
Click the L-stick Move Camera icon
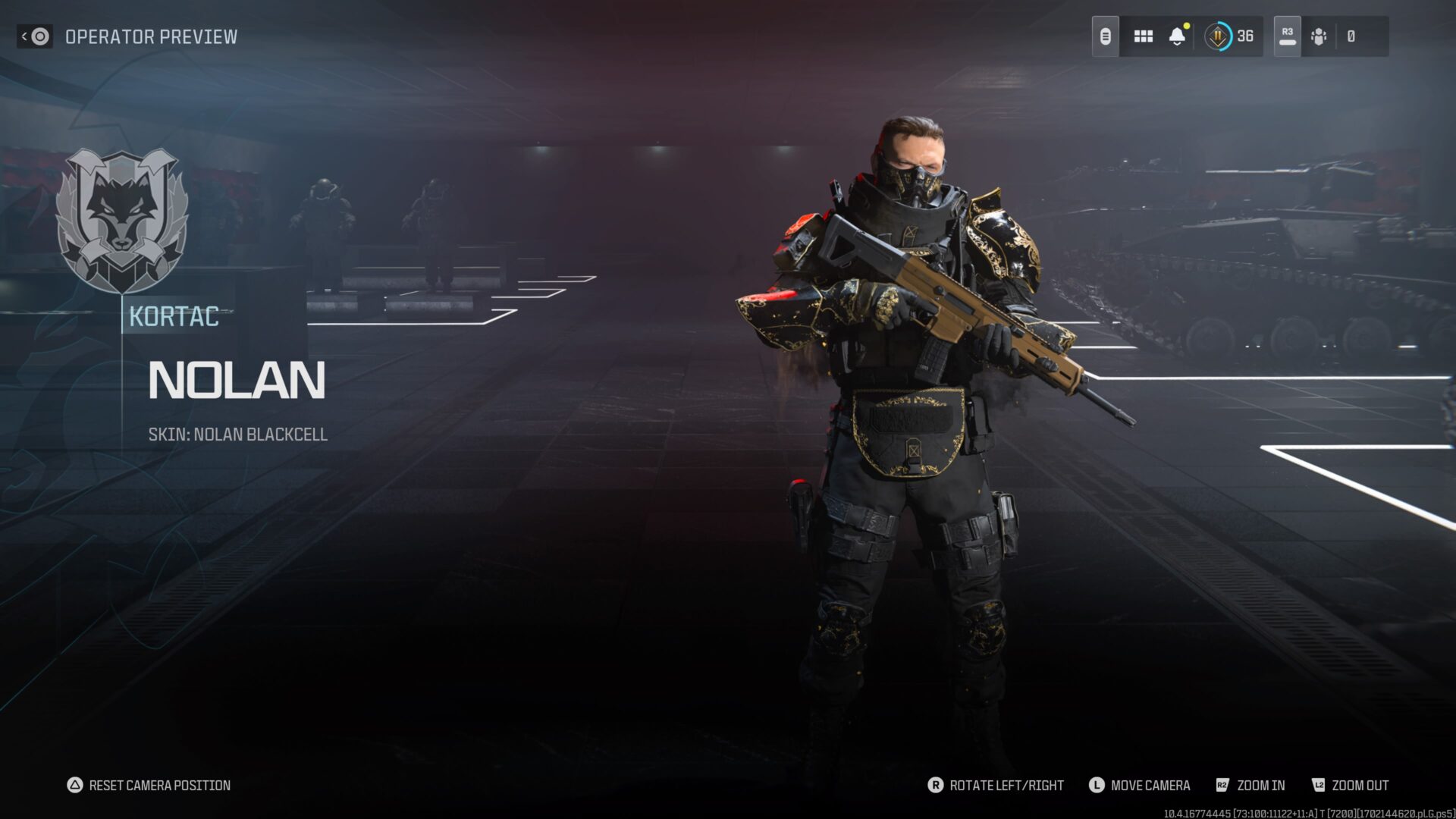click(x=1099, y=786)
